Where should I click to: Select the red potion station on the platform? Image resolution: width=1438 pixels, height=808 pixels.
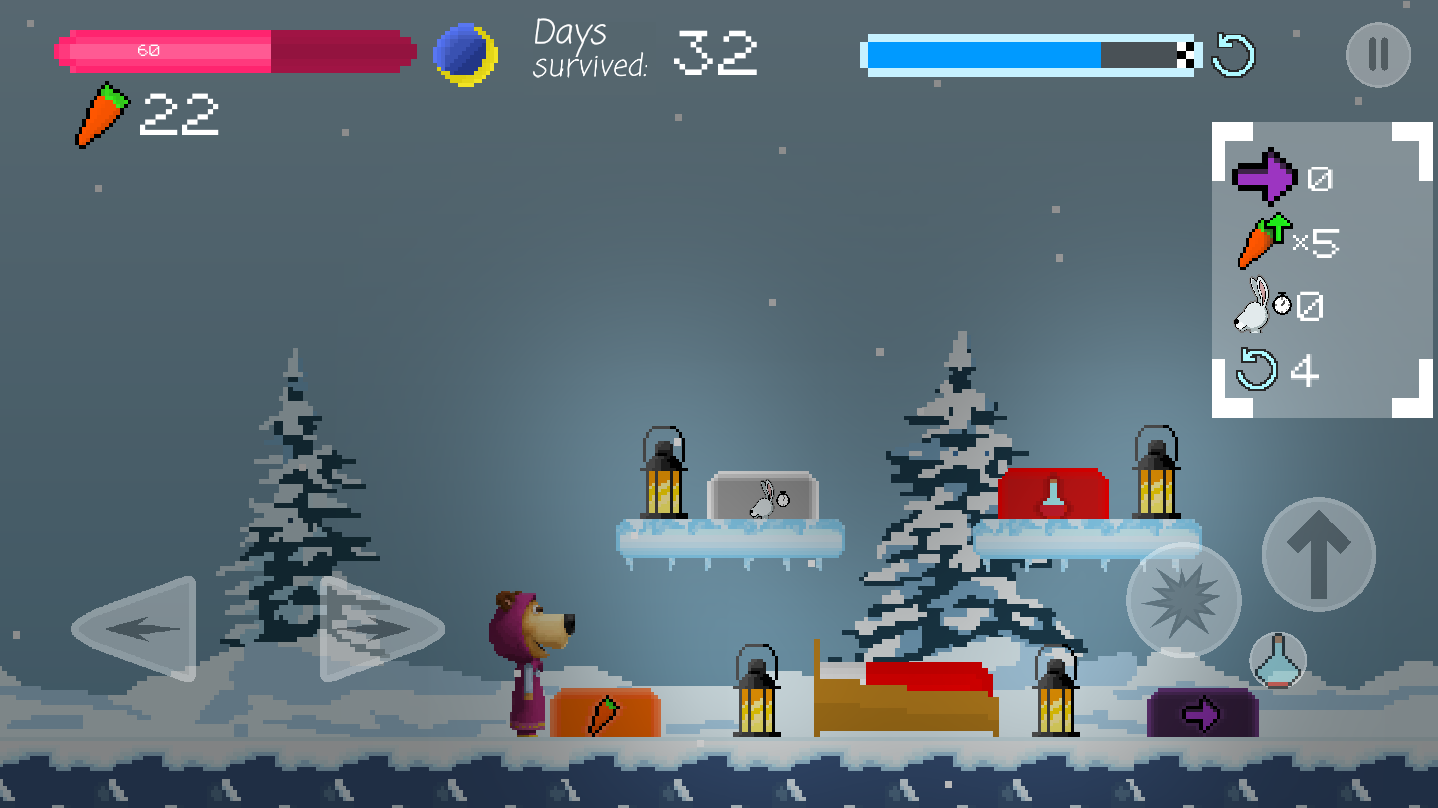point(1055,495)
